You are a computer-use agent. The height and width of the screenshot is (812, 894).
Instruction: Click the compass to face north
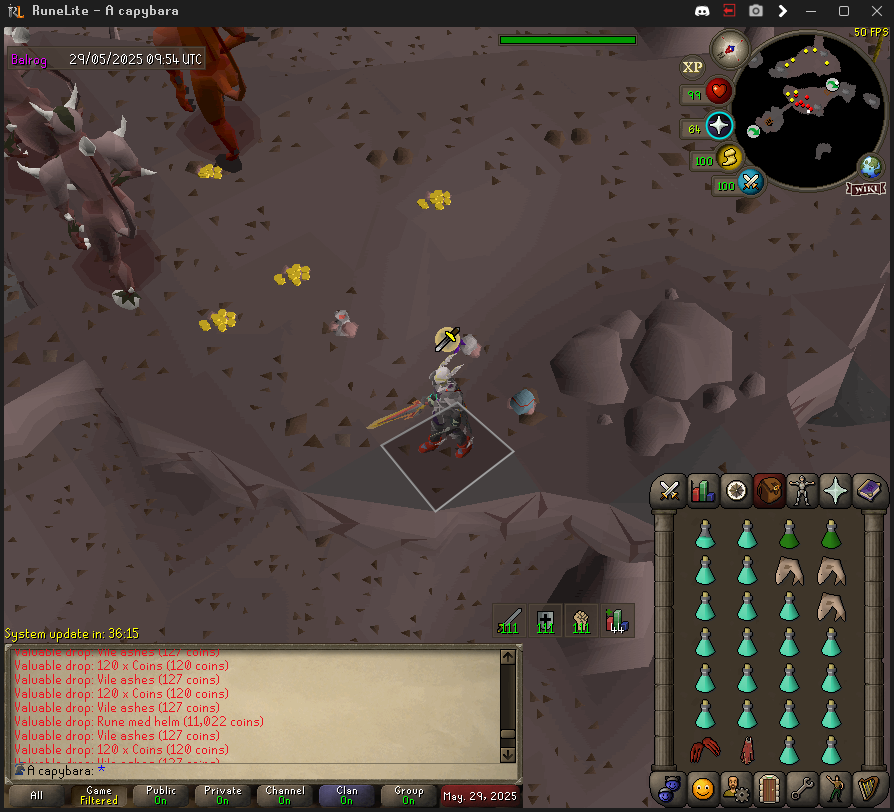(730, 48)
